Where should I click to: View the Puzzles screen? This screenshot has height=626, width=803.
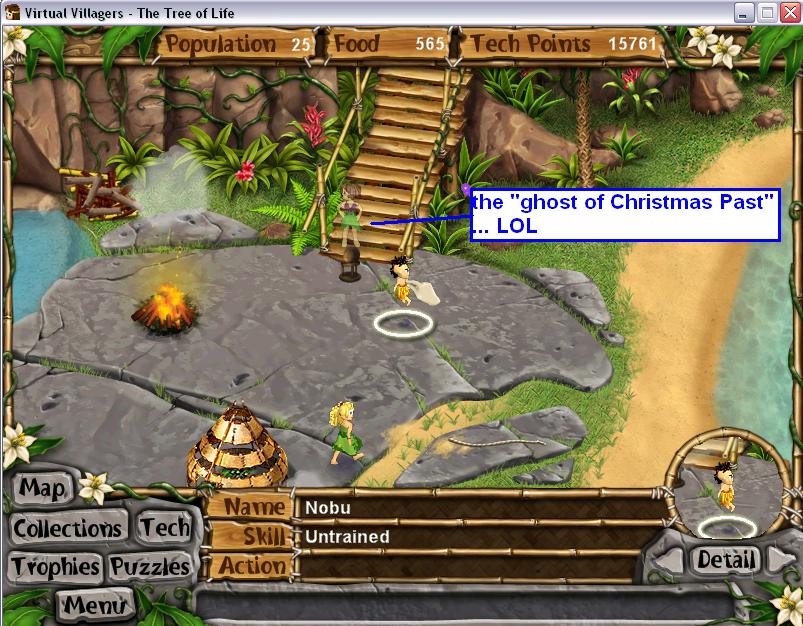pyautogui.click(x=150, y=567)
